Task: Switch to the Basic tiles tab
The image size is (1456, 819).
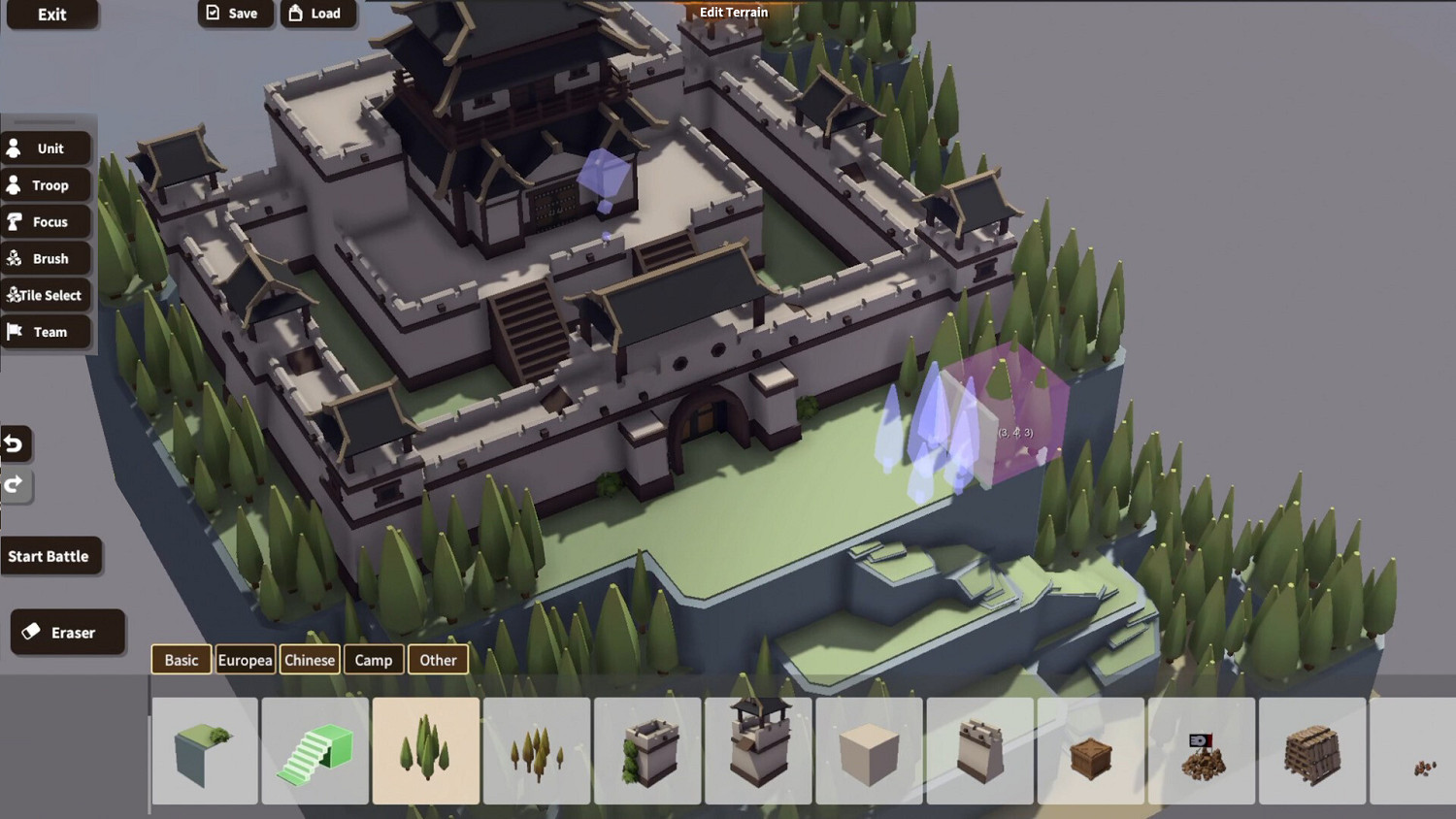Action: (x=181, y=660)
